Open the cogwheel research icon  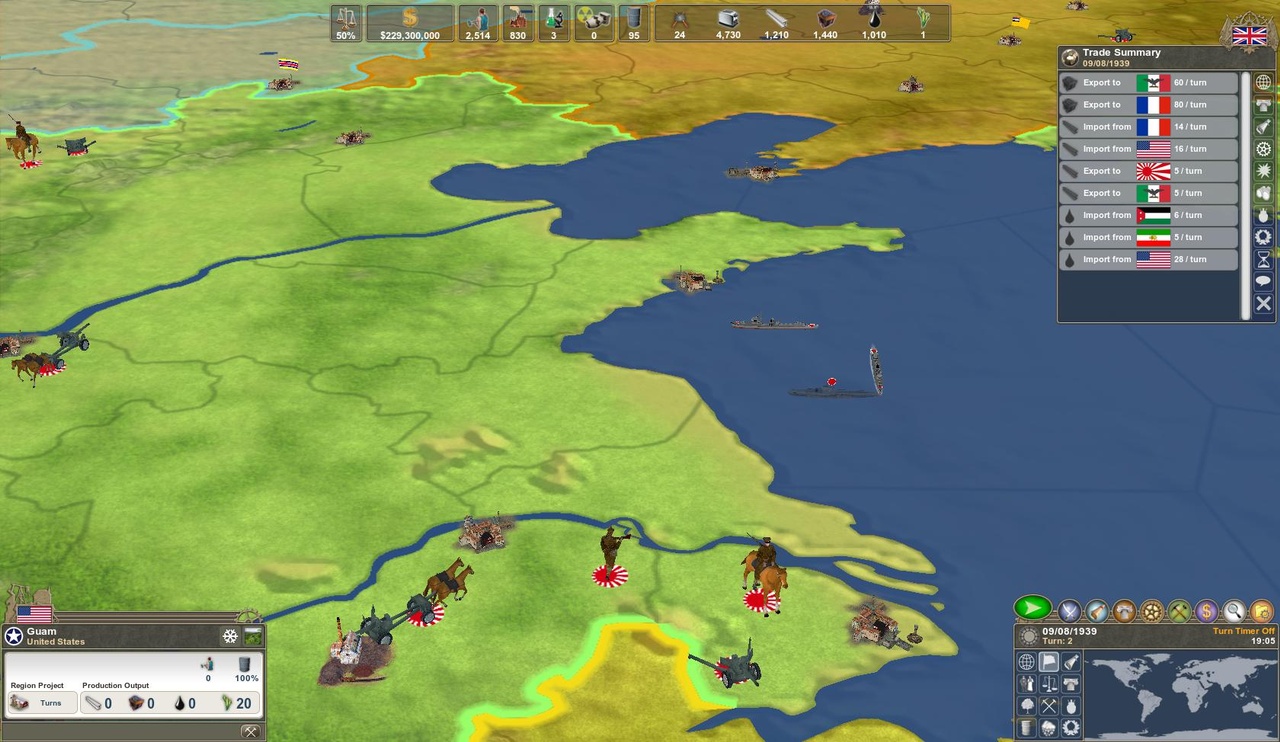tap(1151, 611)
